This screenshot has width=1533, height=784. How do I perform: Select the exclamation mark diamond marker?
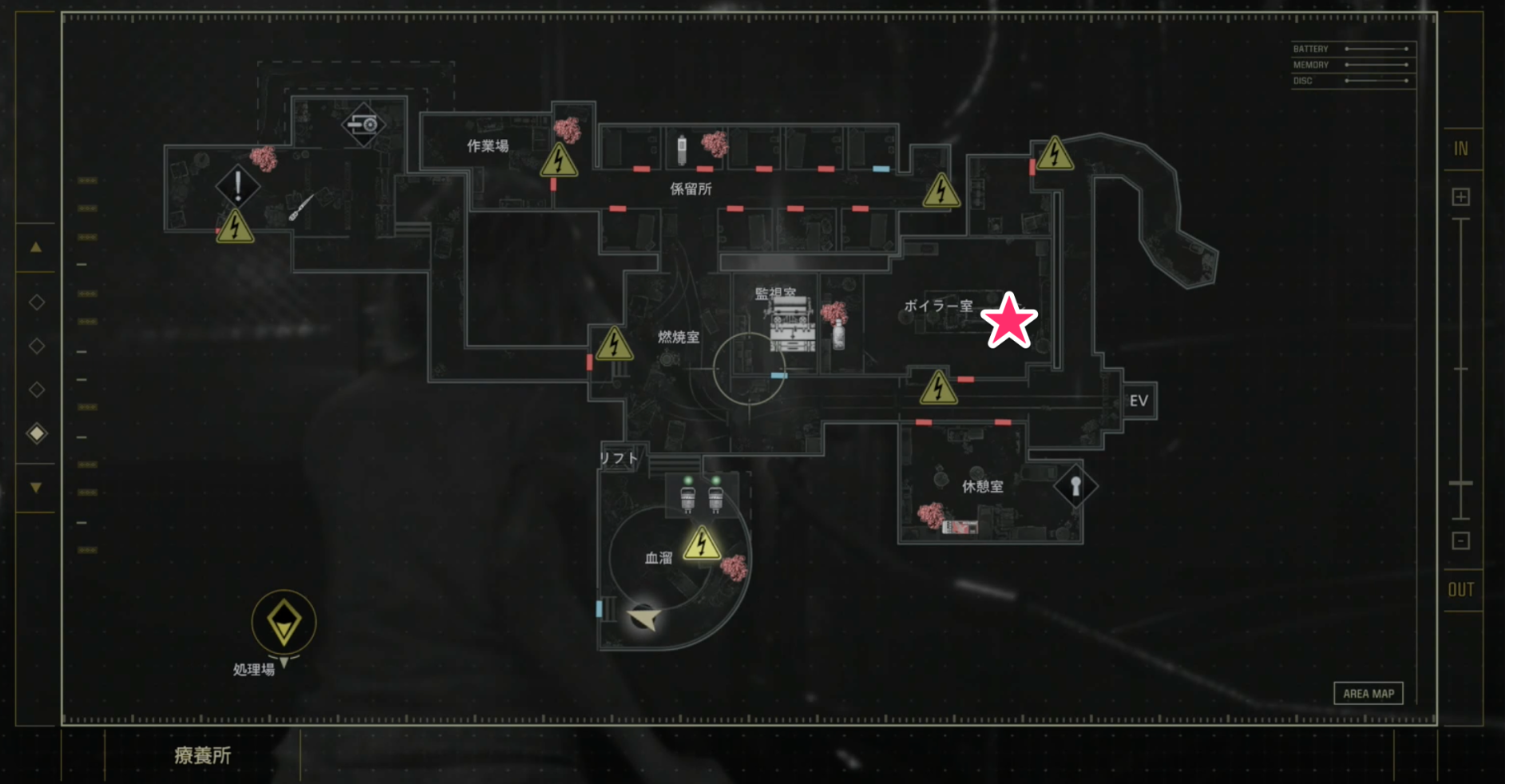coord(237,186)
